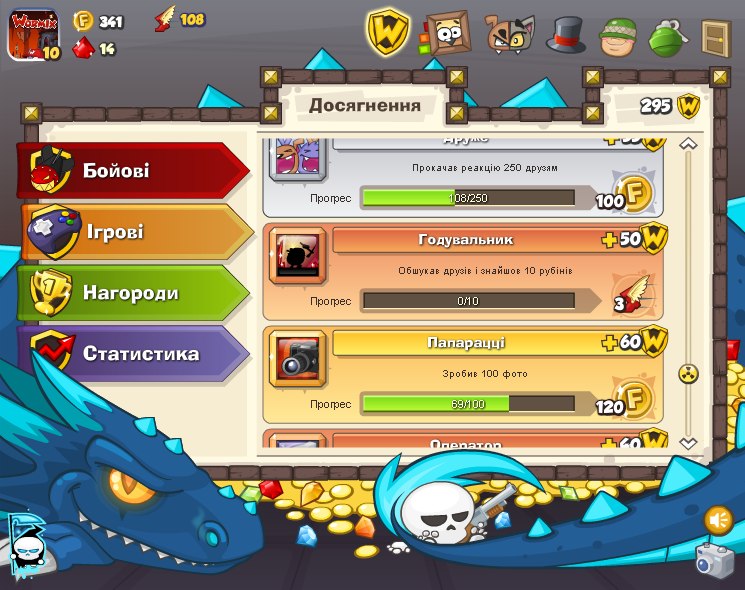Click the golden W shield icon
This screenshot has width=745, height=590.
388,33
